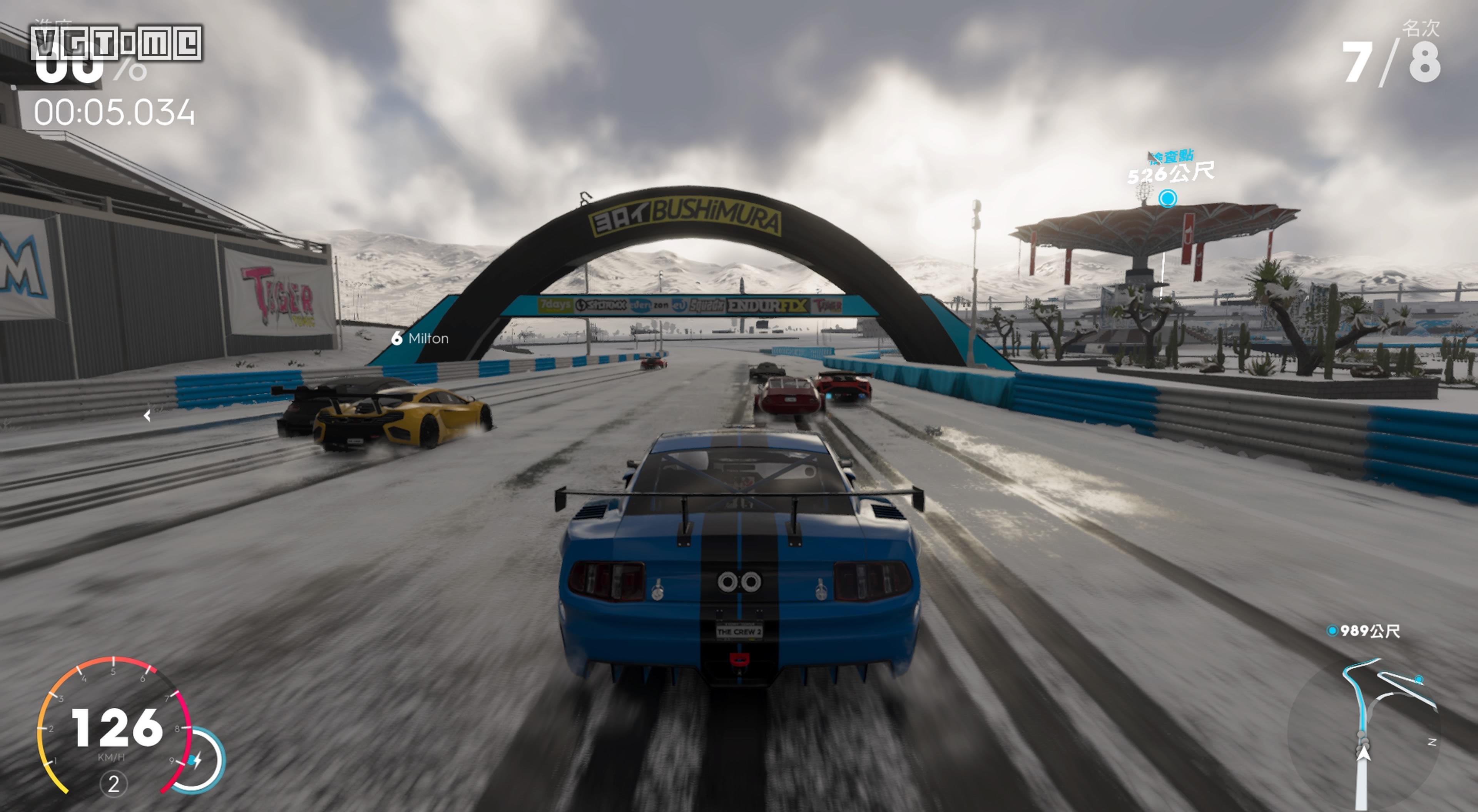Screen dimensions: 1478x812
Task: Select the blue checkpoint waypoint marker
Action: (1167, 199)
